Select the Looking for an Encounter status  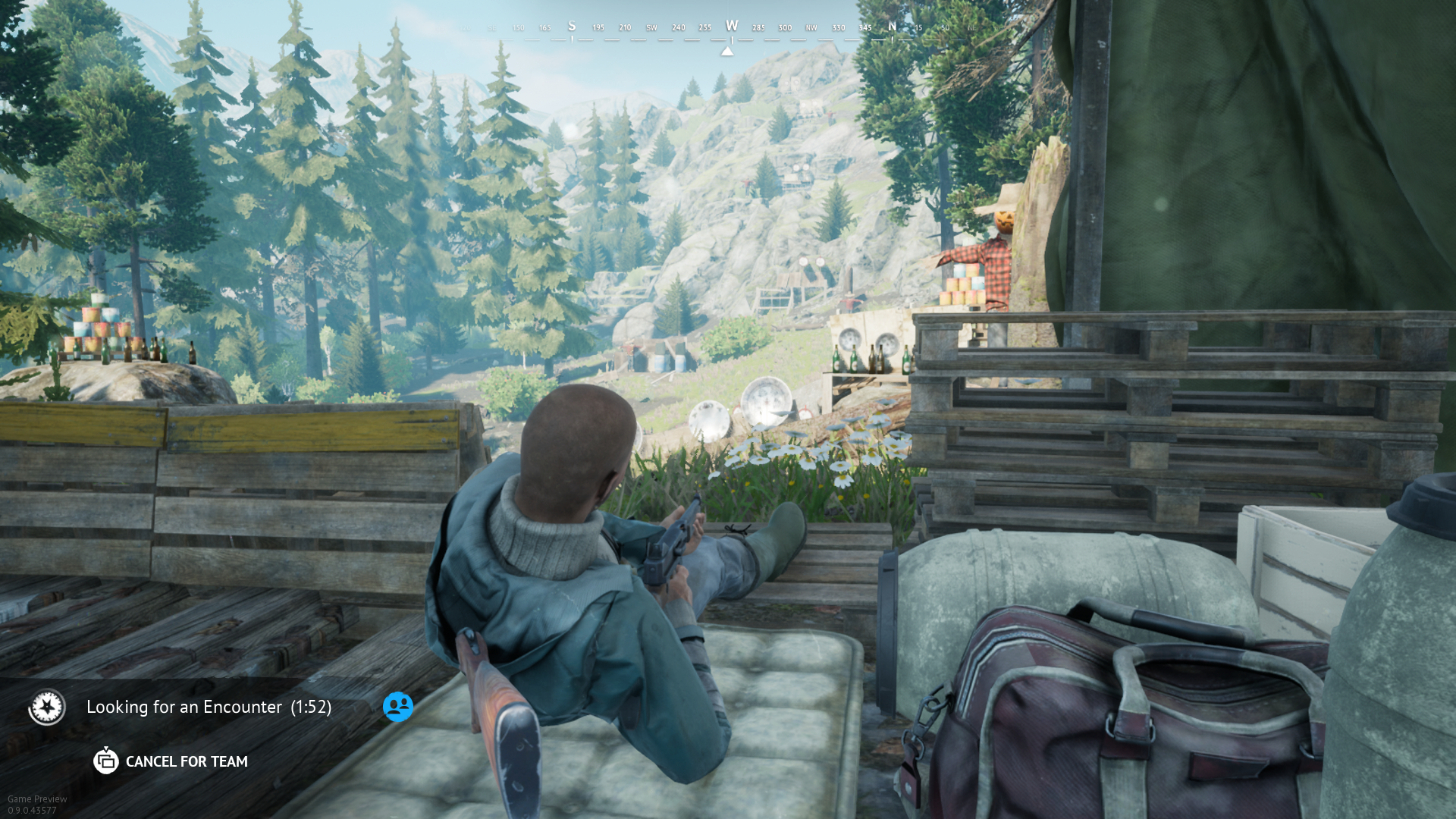click(x=209, y=707)
